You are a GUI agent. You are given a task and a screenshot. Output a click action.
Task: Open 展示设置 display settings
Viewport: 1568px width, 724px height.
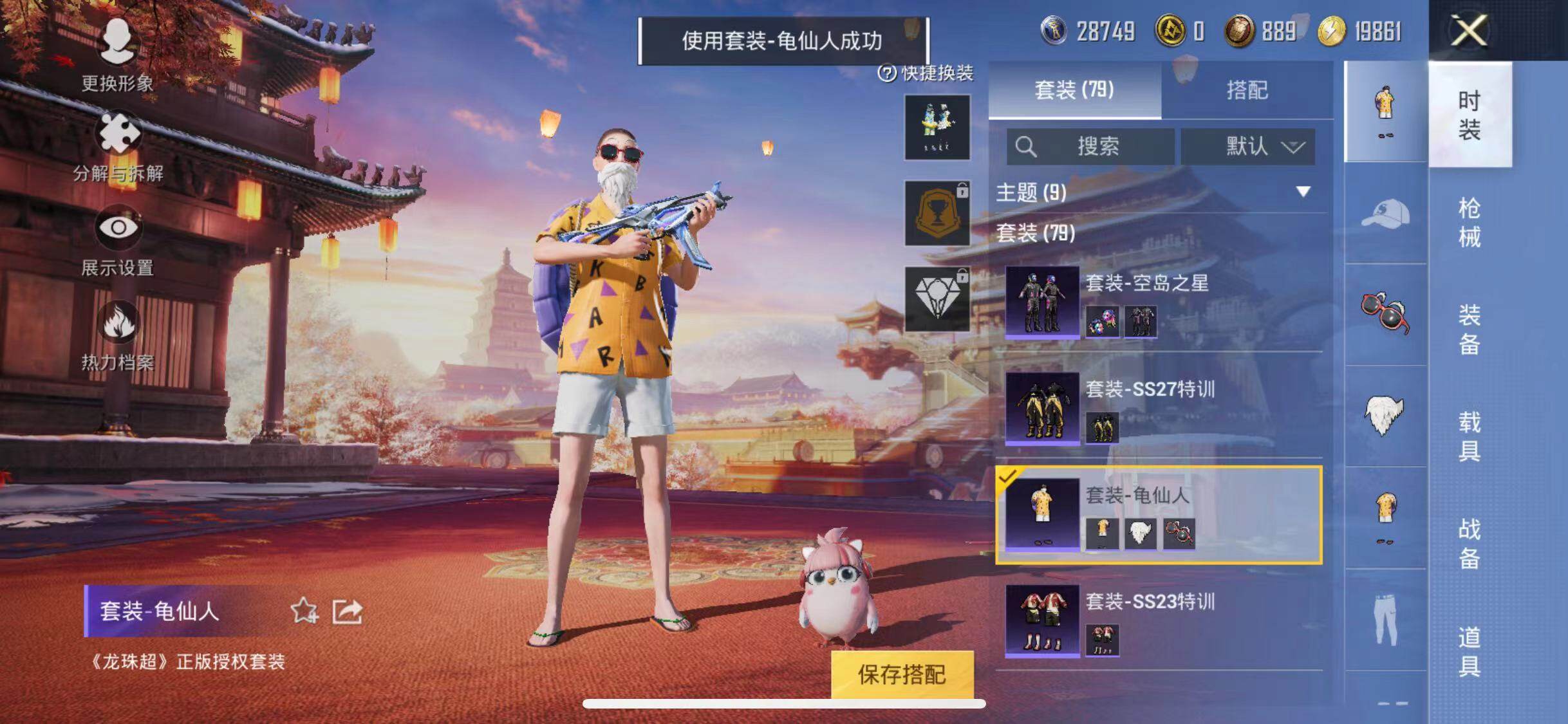pyautogui.click(x=117, y=239)
